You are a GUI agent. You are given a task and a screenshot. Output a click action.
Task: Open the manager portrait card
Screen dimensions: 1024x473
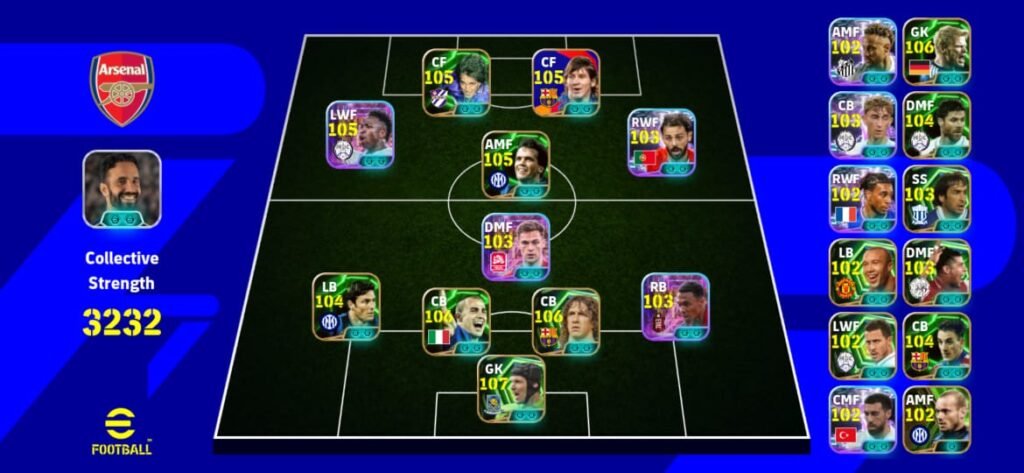click(x=122, y=189)
